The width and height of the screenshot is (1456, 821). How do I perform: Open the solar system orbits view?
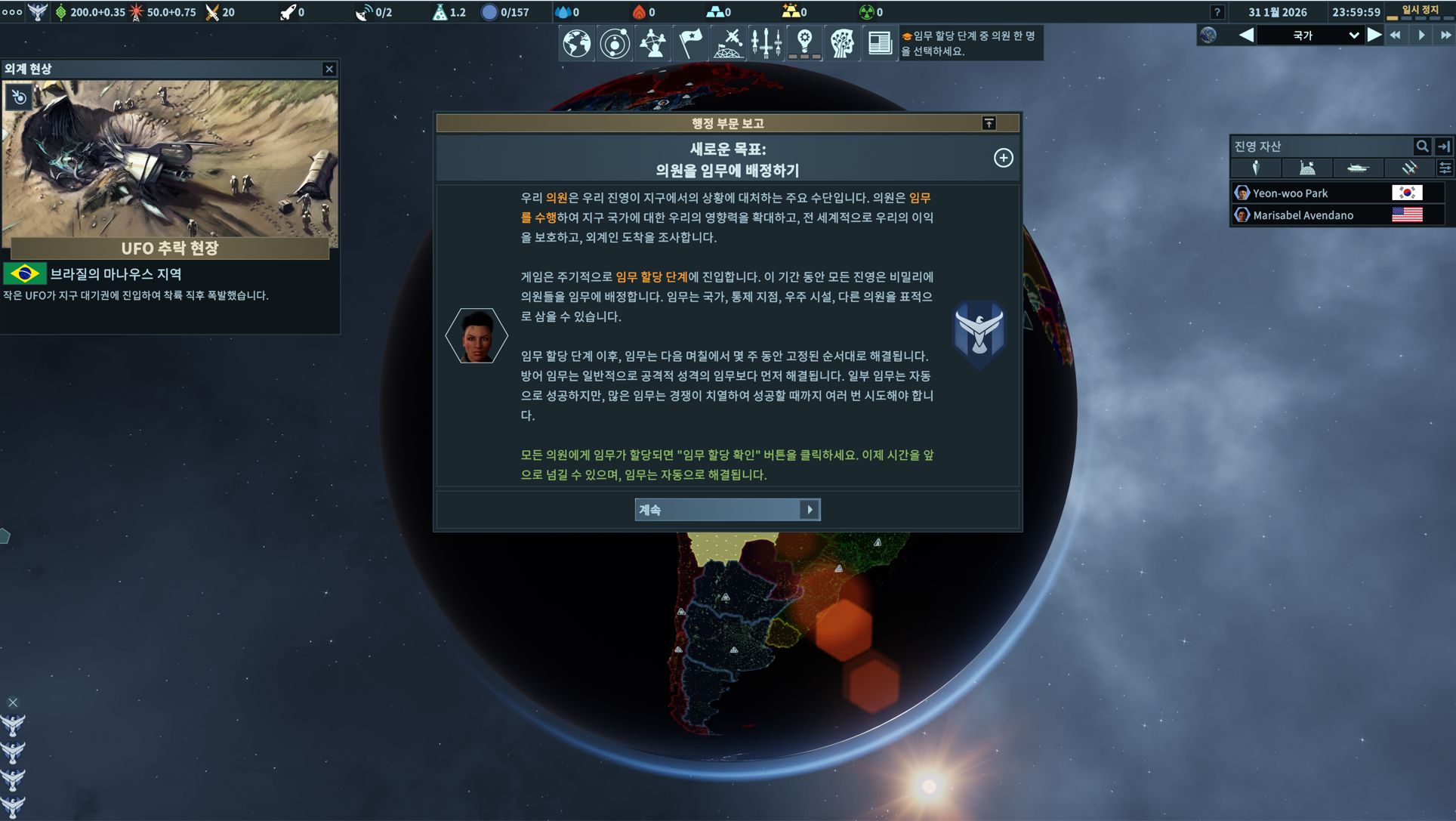[615, 43]
